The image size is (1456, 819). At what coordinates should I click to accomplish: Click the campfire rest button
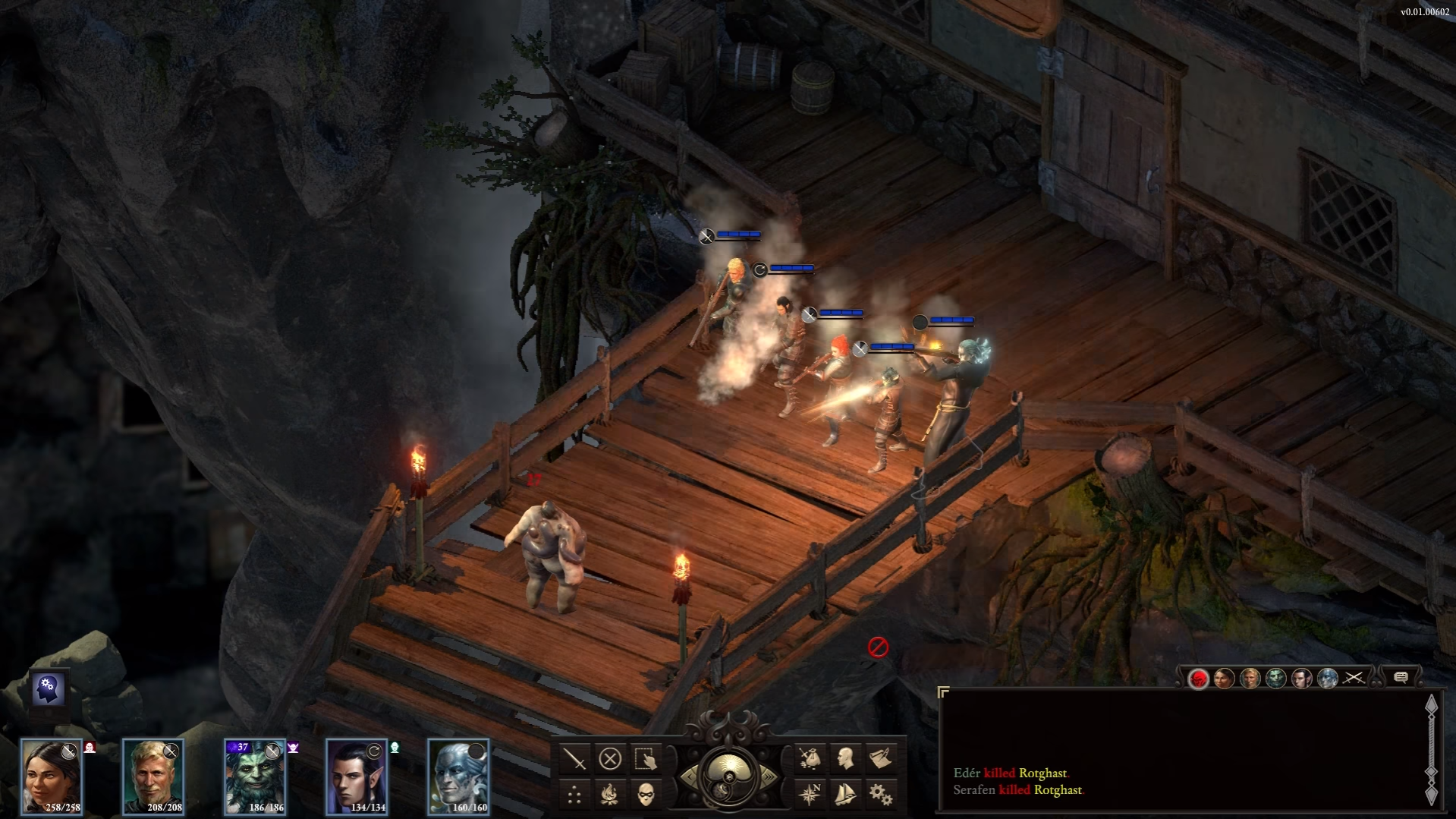point(610,795)
